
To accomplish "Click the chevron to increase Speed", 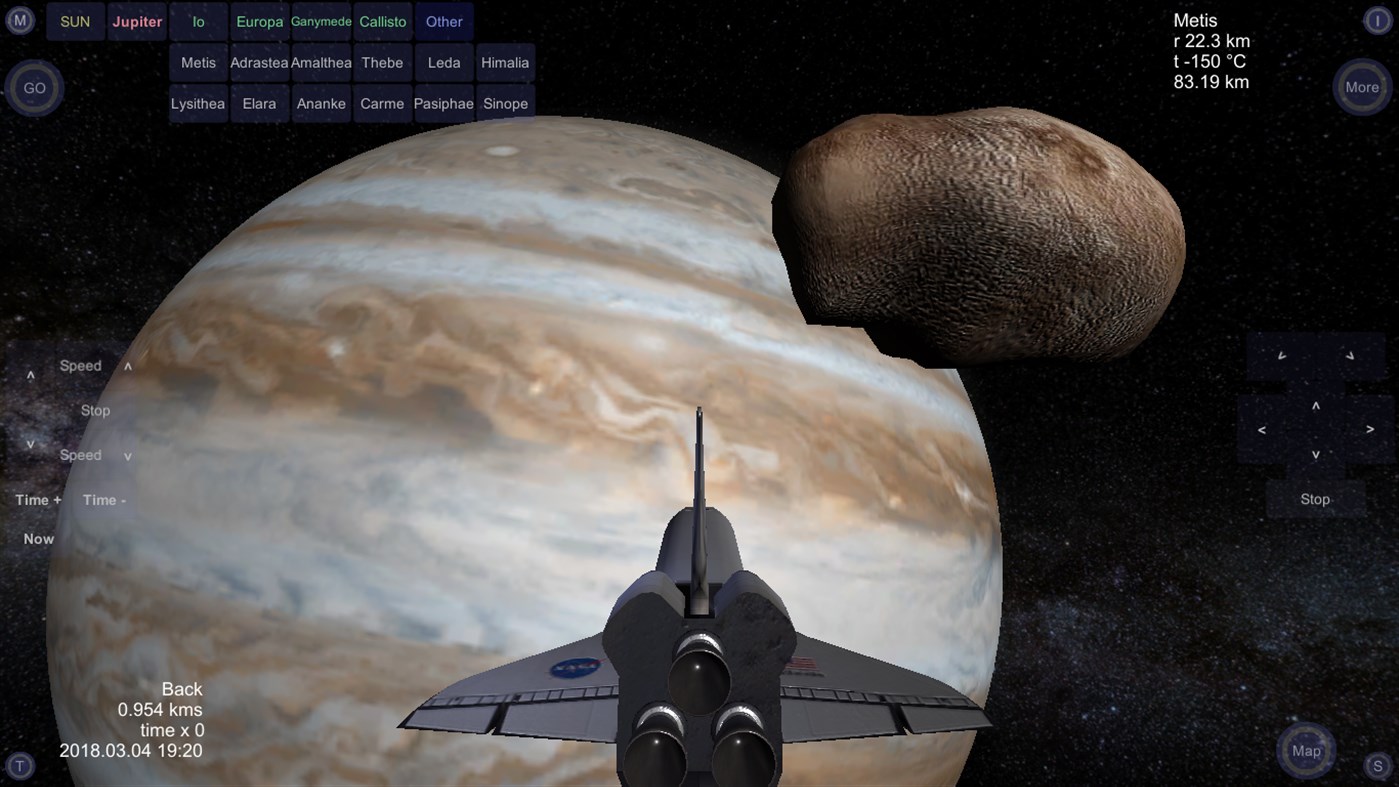I will [x=128, y=365].
